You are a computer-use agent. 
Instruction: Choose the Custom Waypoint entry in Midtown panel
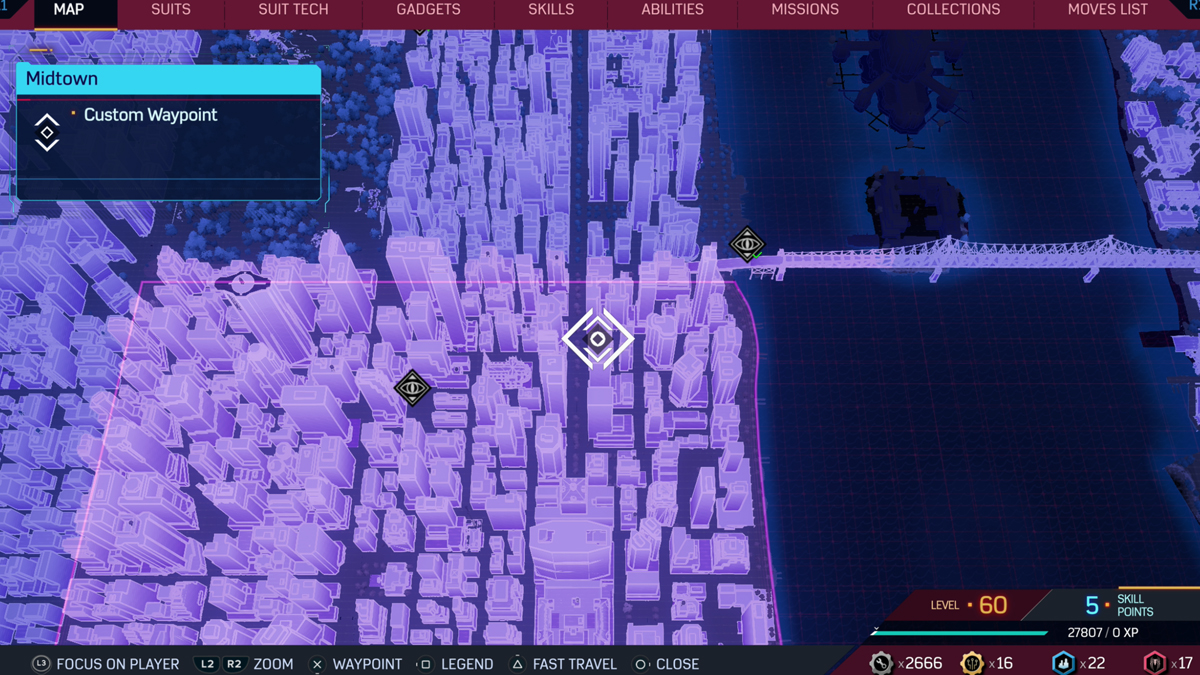pos(150,115)
